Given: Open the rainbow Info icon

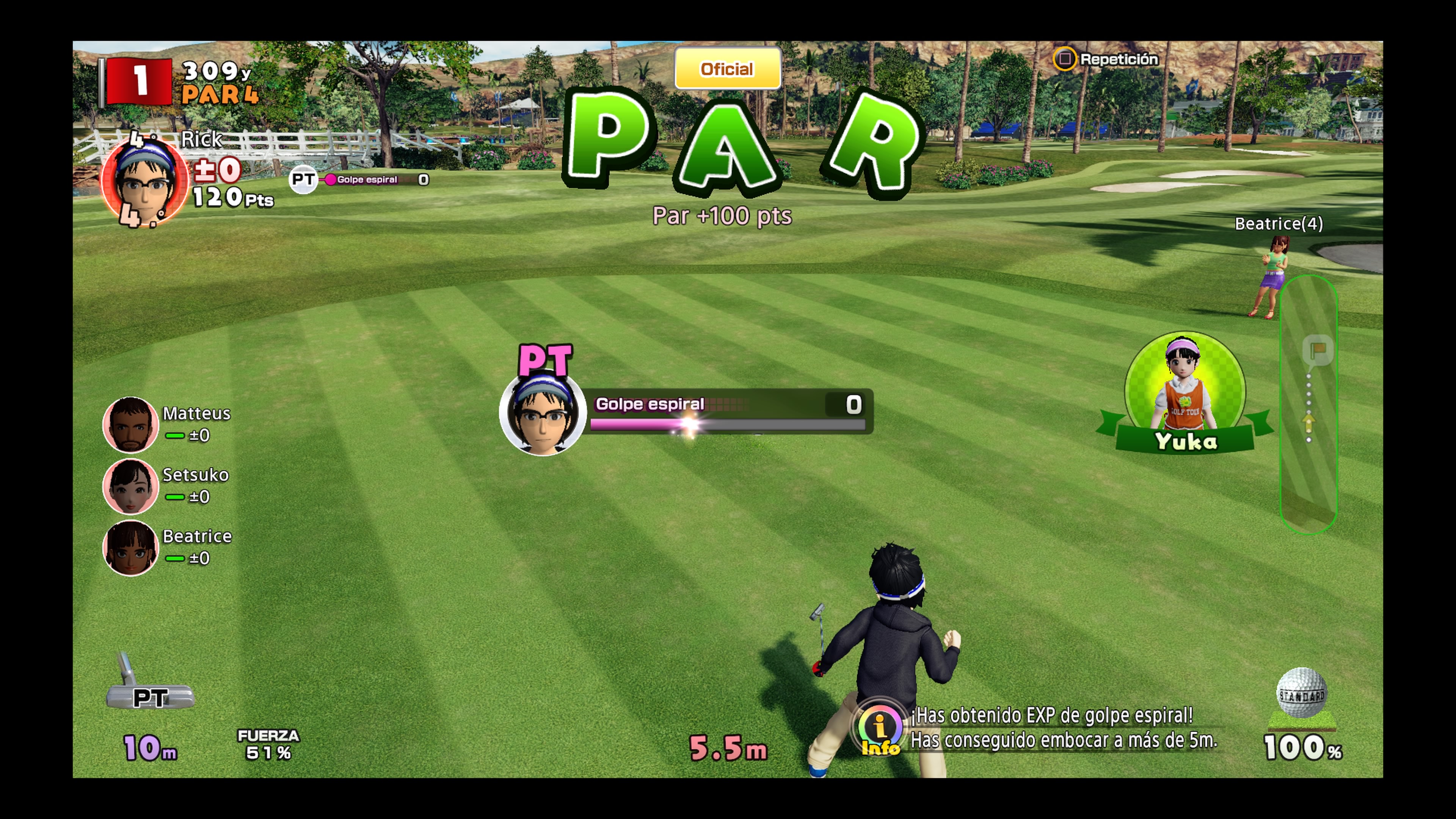Looking at the screenshot, I should (x=880, y=729).
